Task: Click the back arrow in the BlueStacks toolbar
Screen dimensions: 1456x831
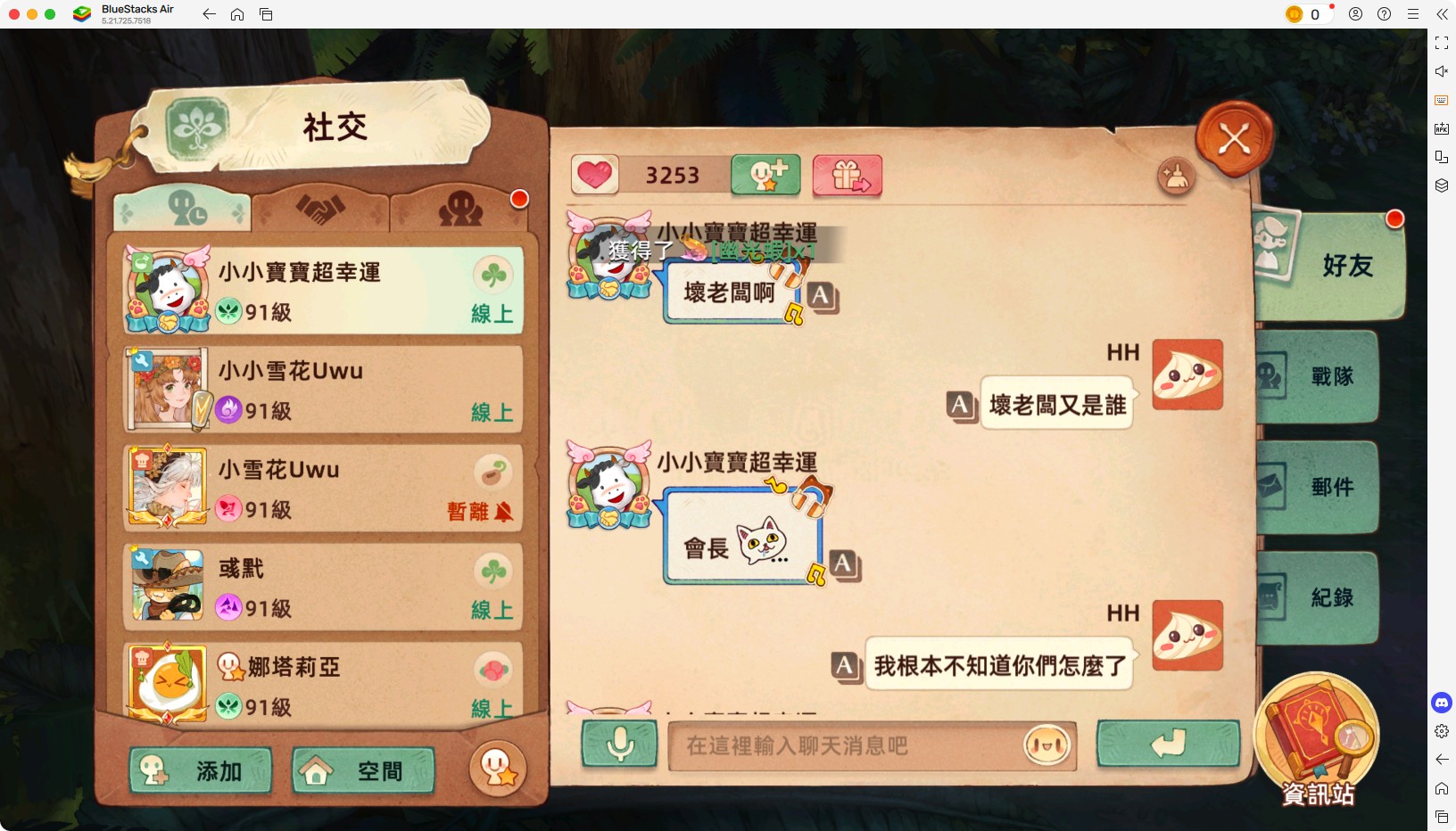Action: (209, 14)
